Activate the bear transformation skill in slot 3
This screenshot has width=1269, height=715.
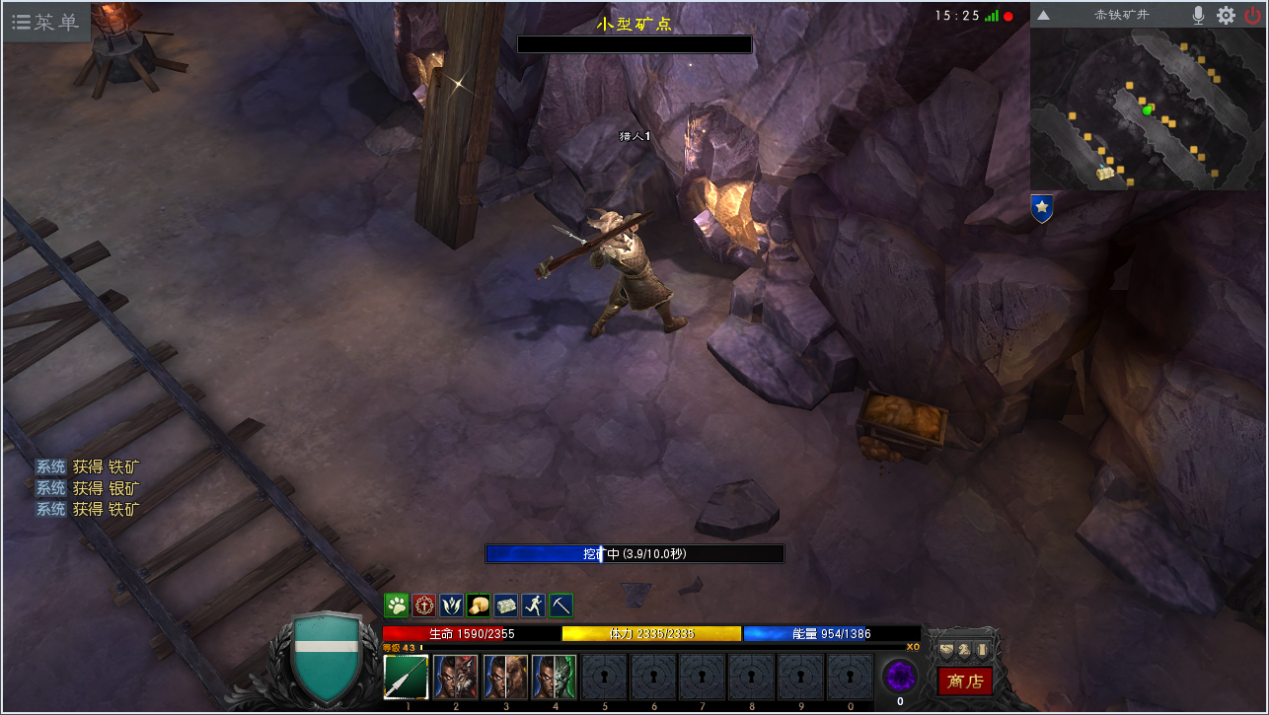pos(505,677)
